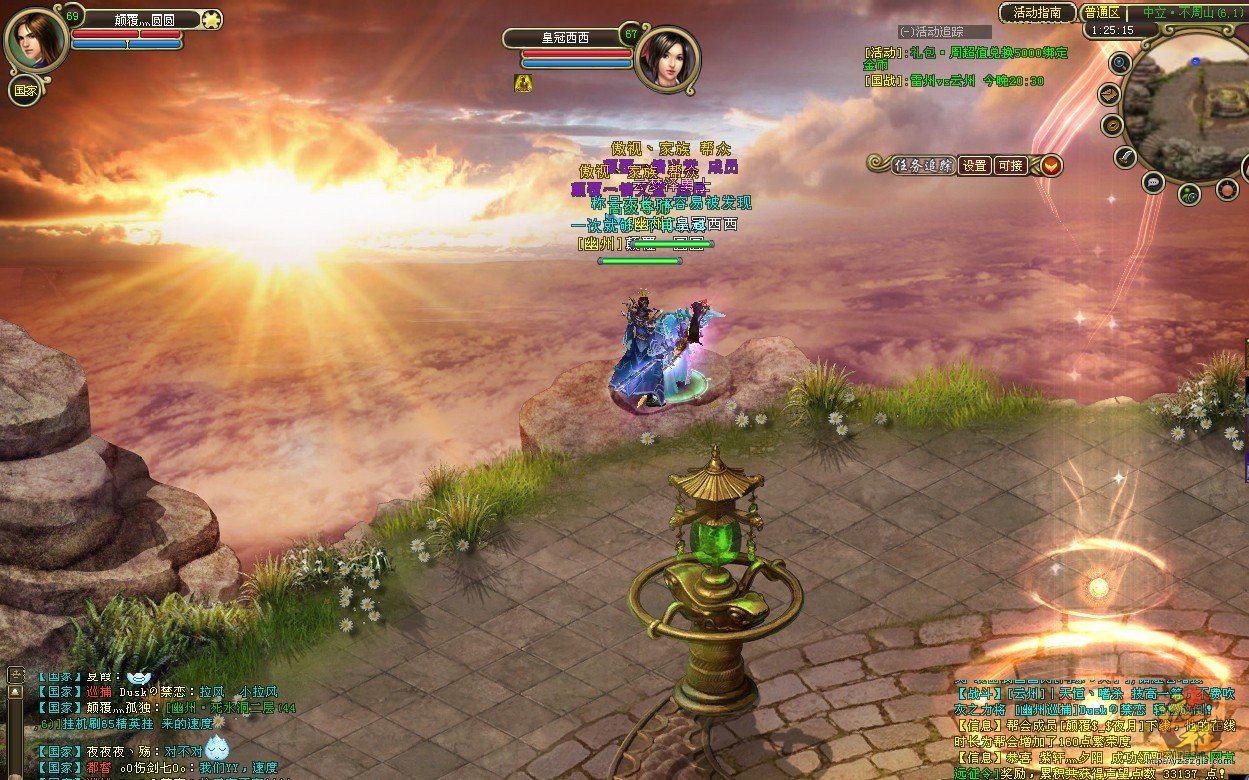Screen dimensions: 1249x780
Task: Expand the orange chevron tracker arrow
Action: tap(1050, 165)
